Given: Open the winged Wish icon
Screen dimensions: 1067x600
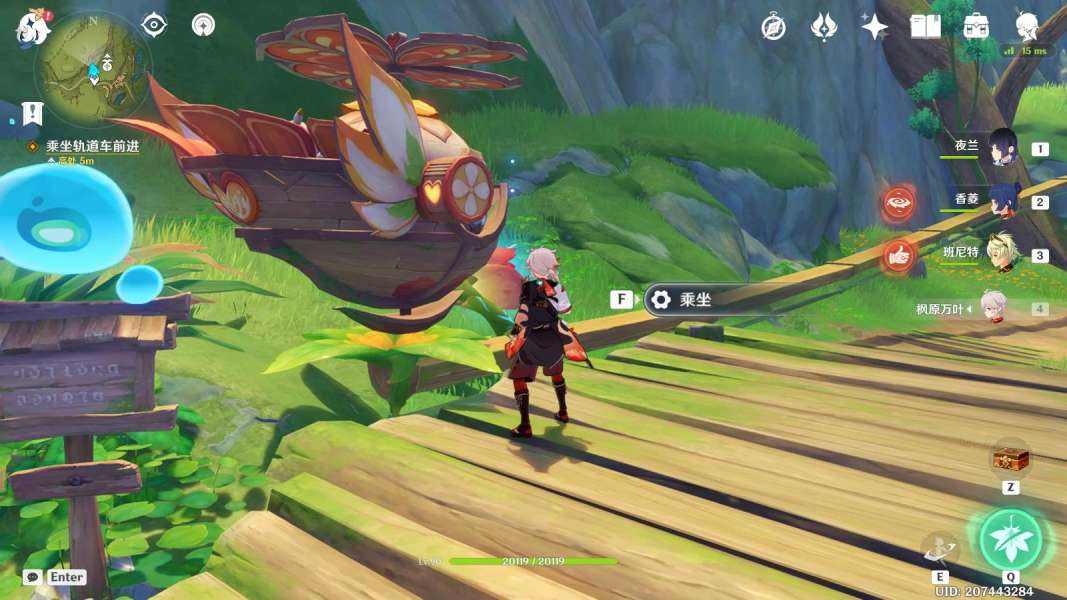Looking at the screenshot, I should 823,27.
